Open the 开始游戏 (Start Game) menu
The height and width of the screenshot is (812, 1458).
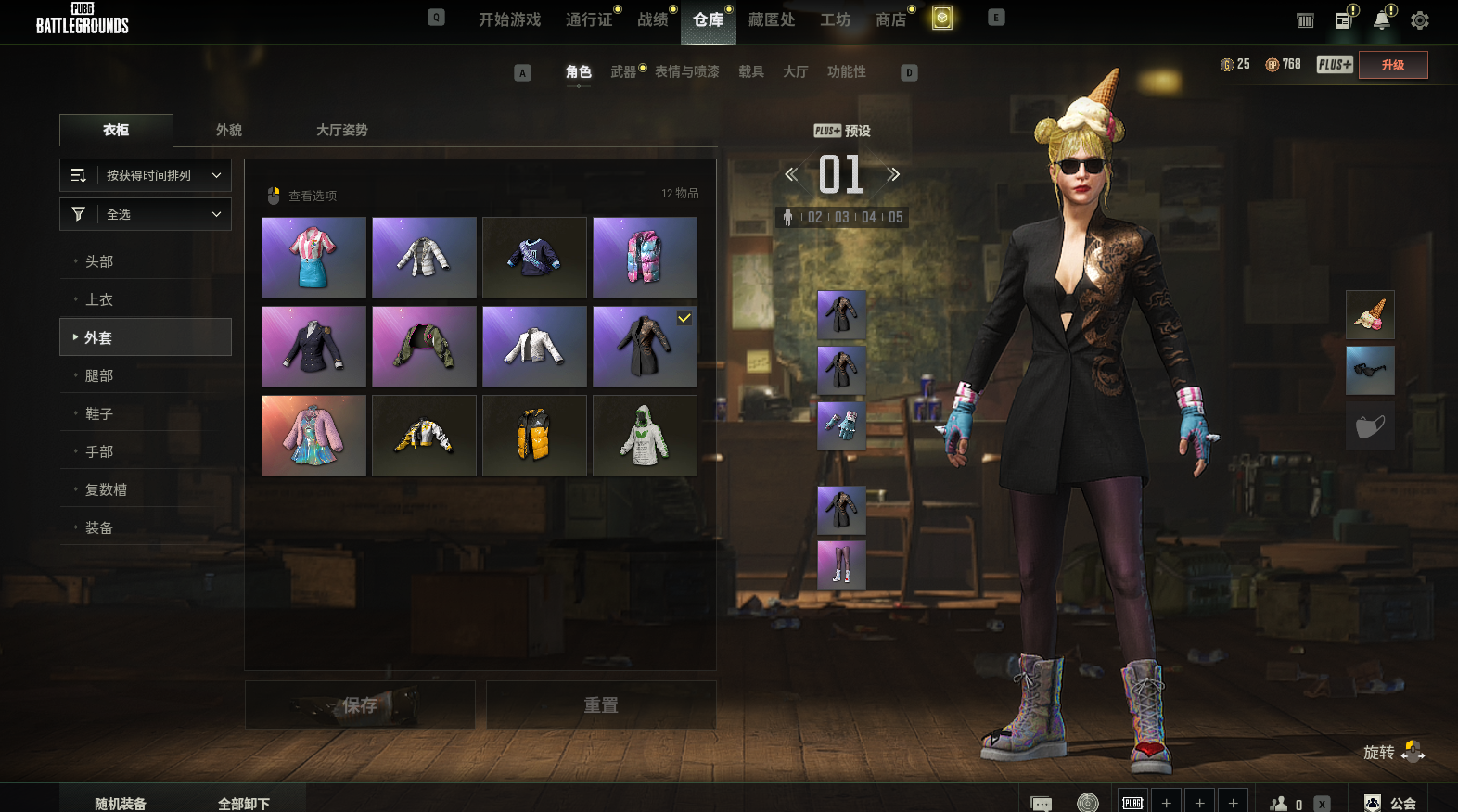509,19
